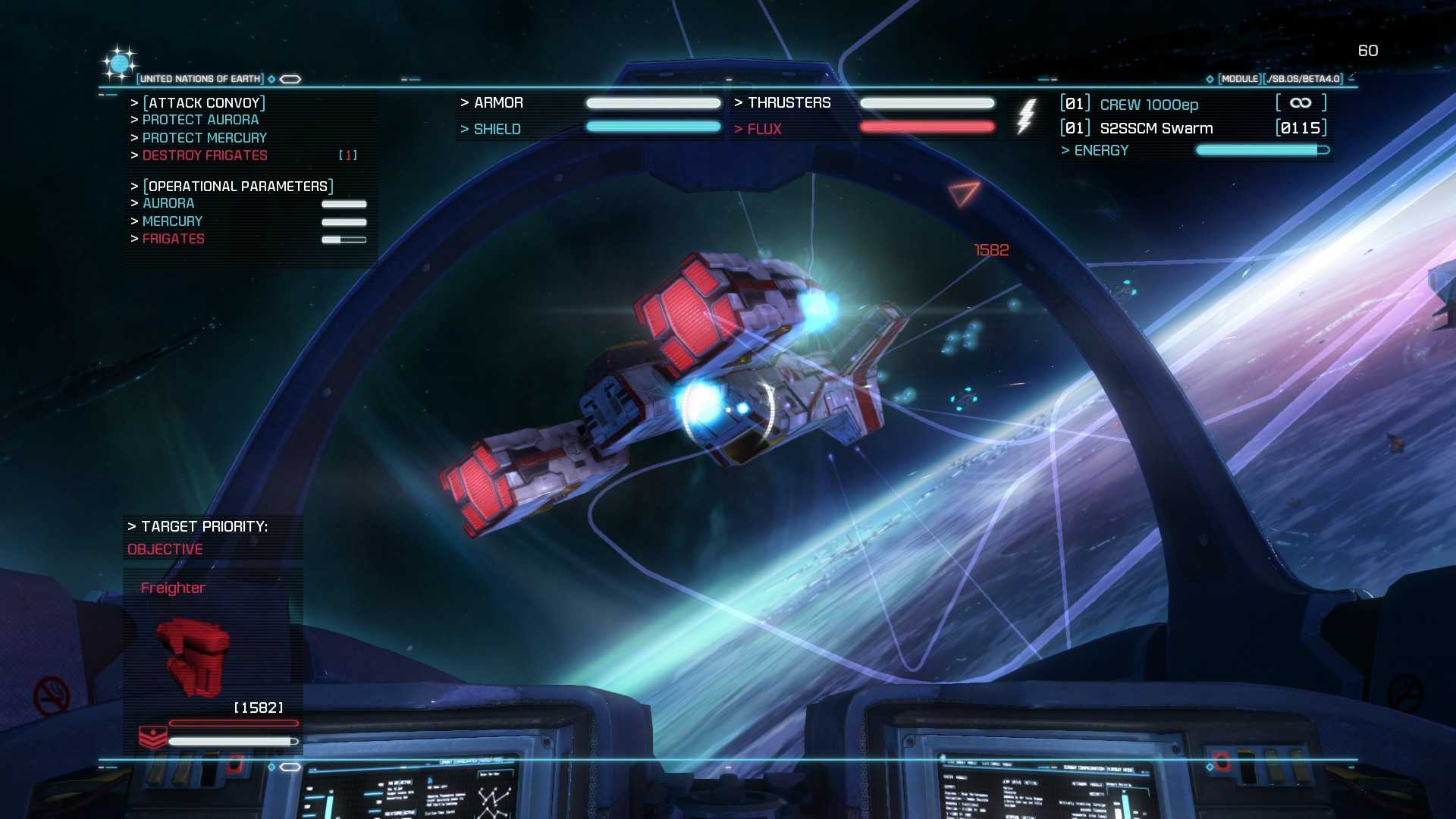Open the Operational Parameters header
Screen dimensions: 1456x819
(x=238, y=186)
